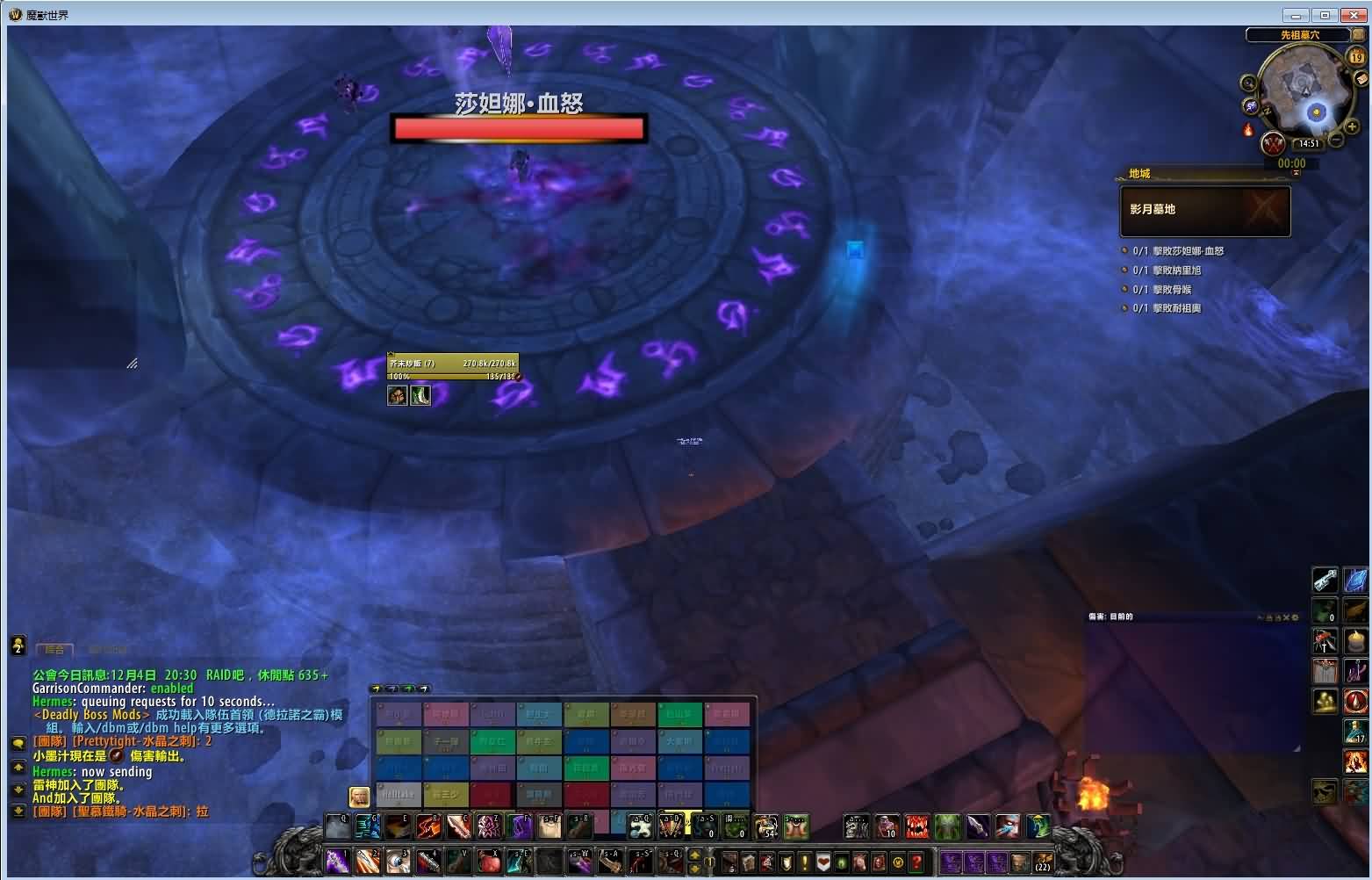Use the eyeball ability in slot 3
Image resolution: width=1372 pixels, height=880 pixels.
point(399,861)
